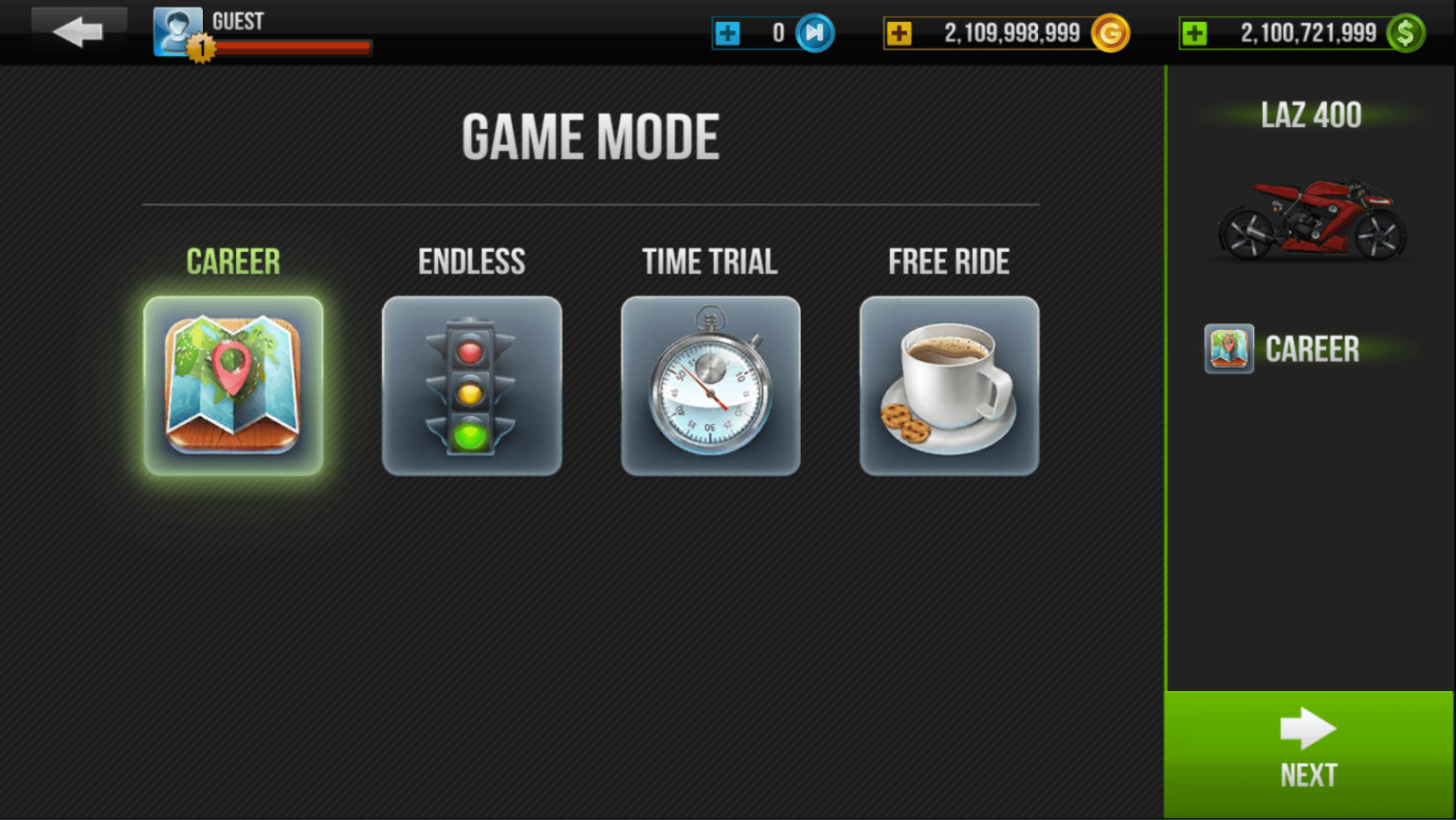The width and height of the screenshot is (1456, 820).
Task: Hit the green plus to add cash
Action: [x=1197, y=32]
